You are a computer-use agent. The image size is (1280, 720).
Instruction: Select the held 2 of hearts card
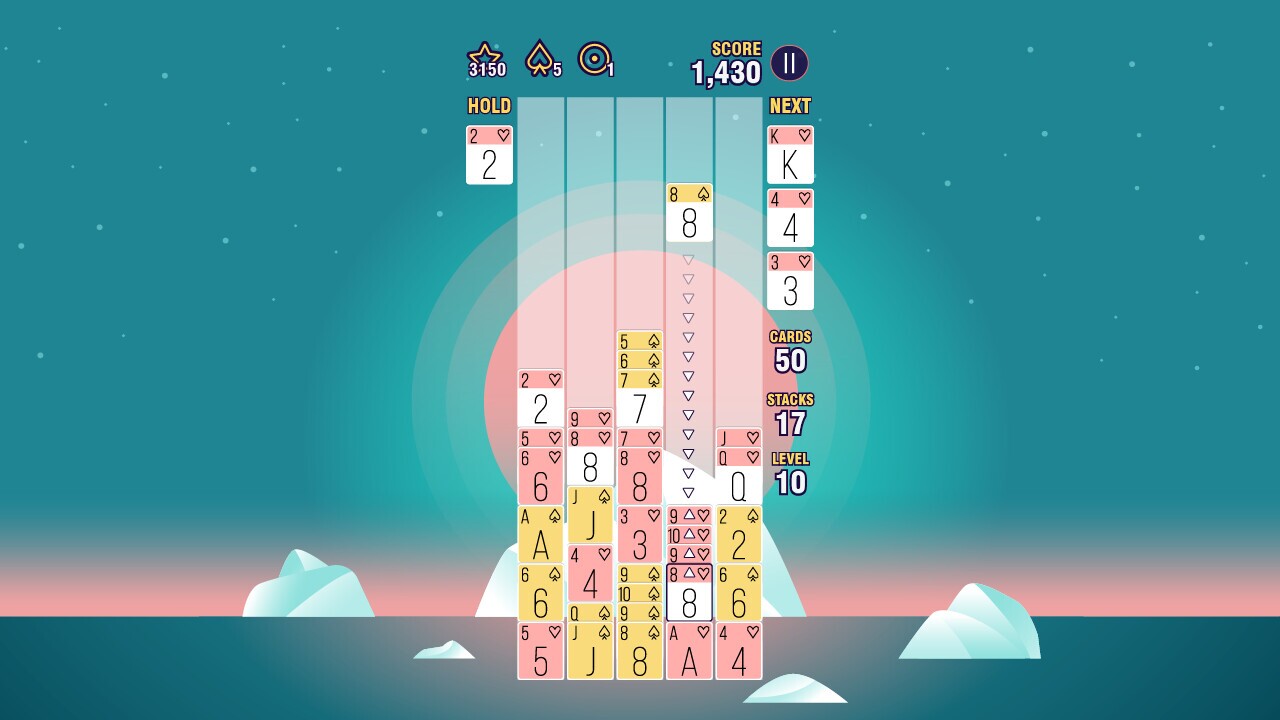pos(489,155)
